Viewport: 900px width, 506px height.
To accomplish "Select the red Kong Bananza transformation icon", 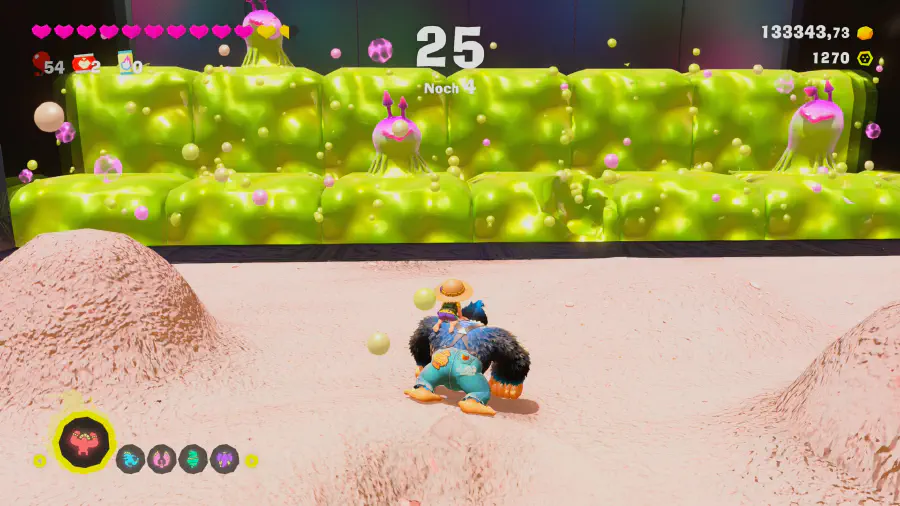I will (84, 443).
